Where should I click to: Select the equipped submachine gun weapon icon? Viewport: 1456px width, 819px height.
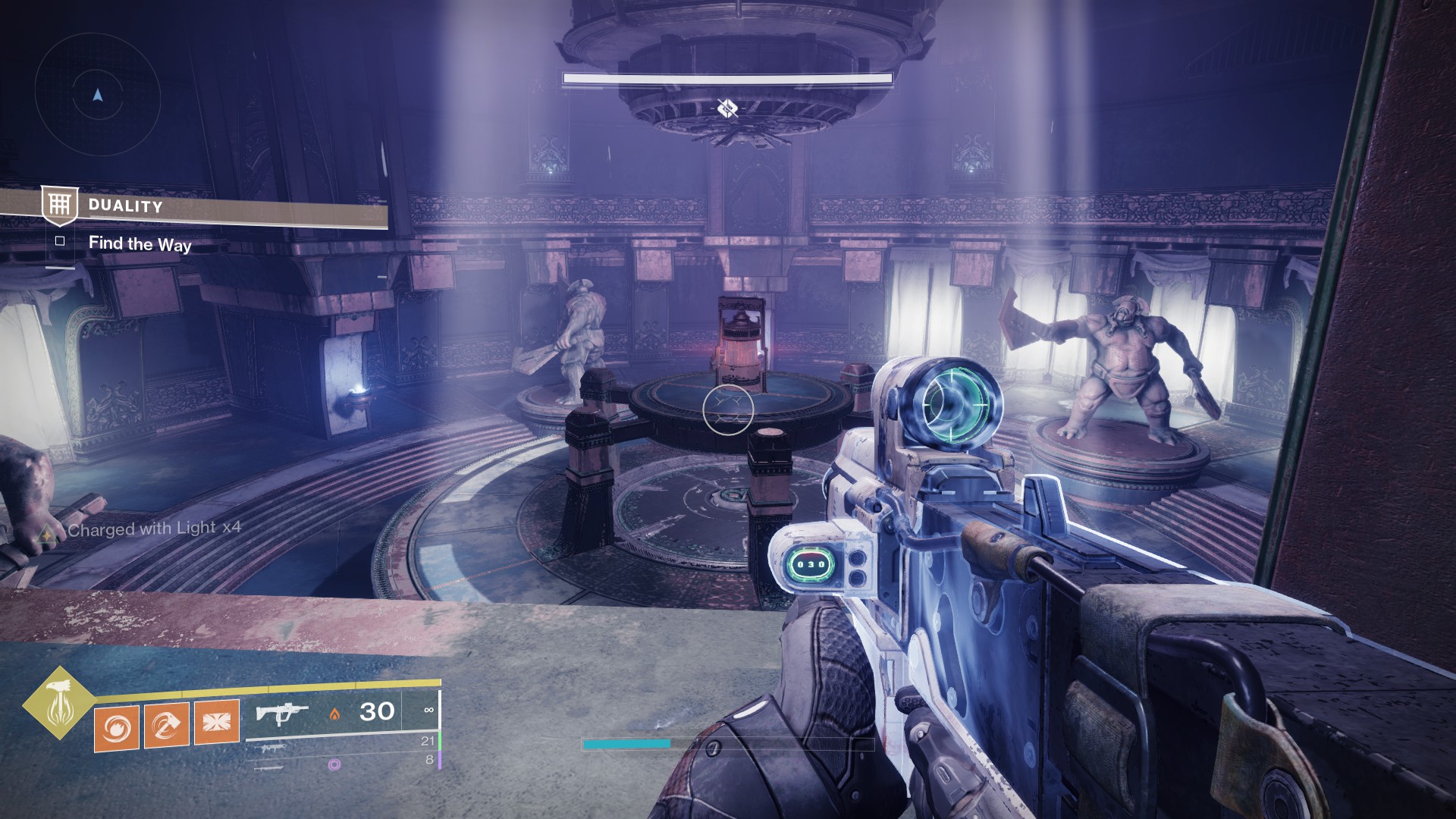tap(281, 714)
